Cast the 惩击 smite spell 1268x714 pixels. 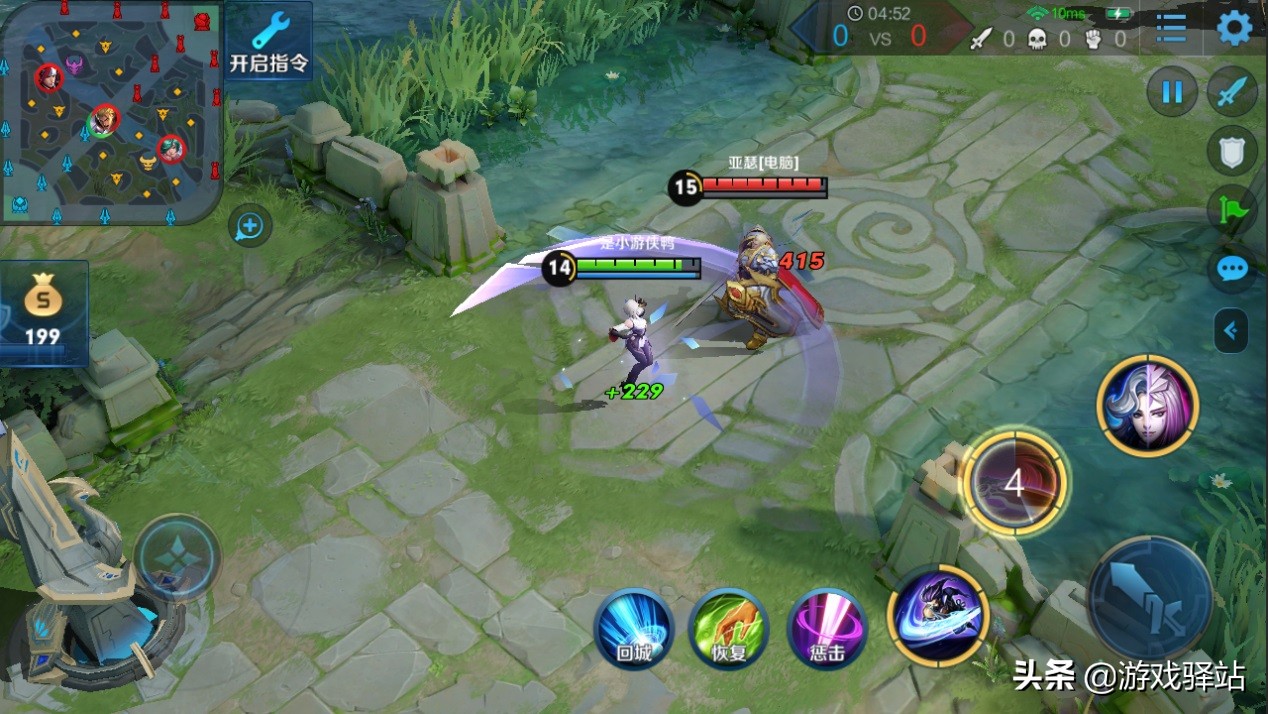(x=827, y=628)
